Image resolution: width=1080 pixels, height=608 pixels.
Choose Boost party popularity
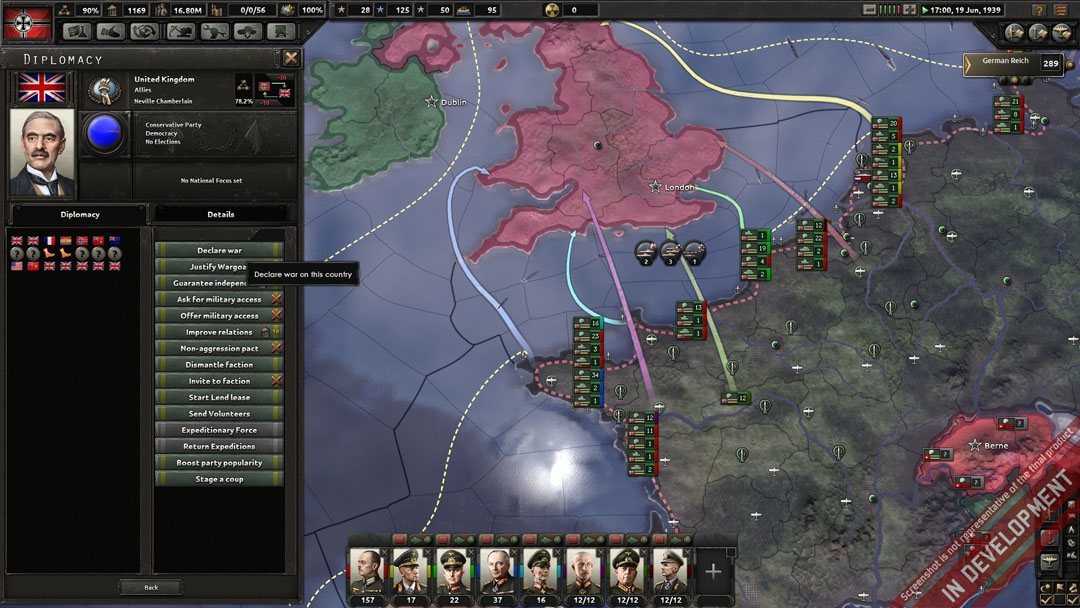point(219,463)
